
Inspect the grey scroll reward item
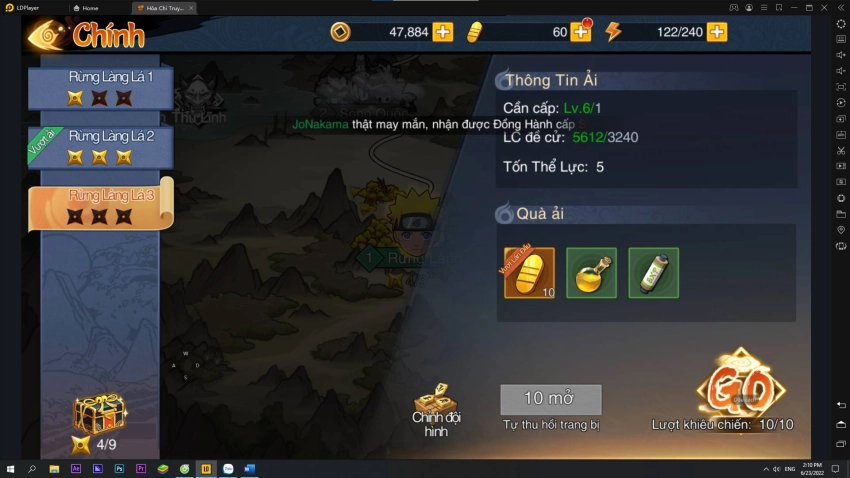(653, 273)
